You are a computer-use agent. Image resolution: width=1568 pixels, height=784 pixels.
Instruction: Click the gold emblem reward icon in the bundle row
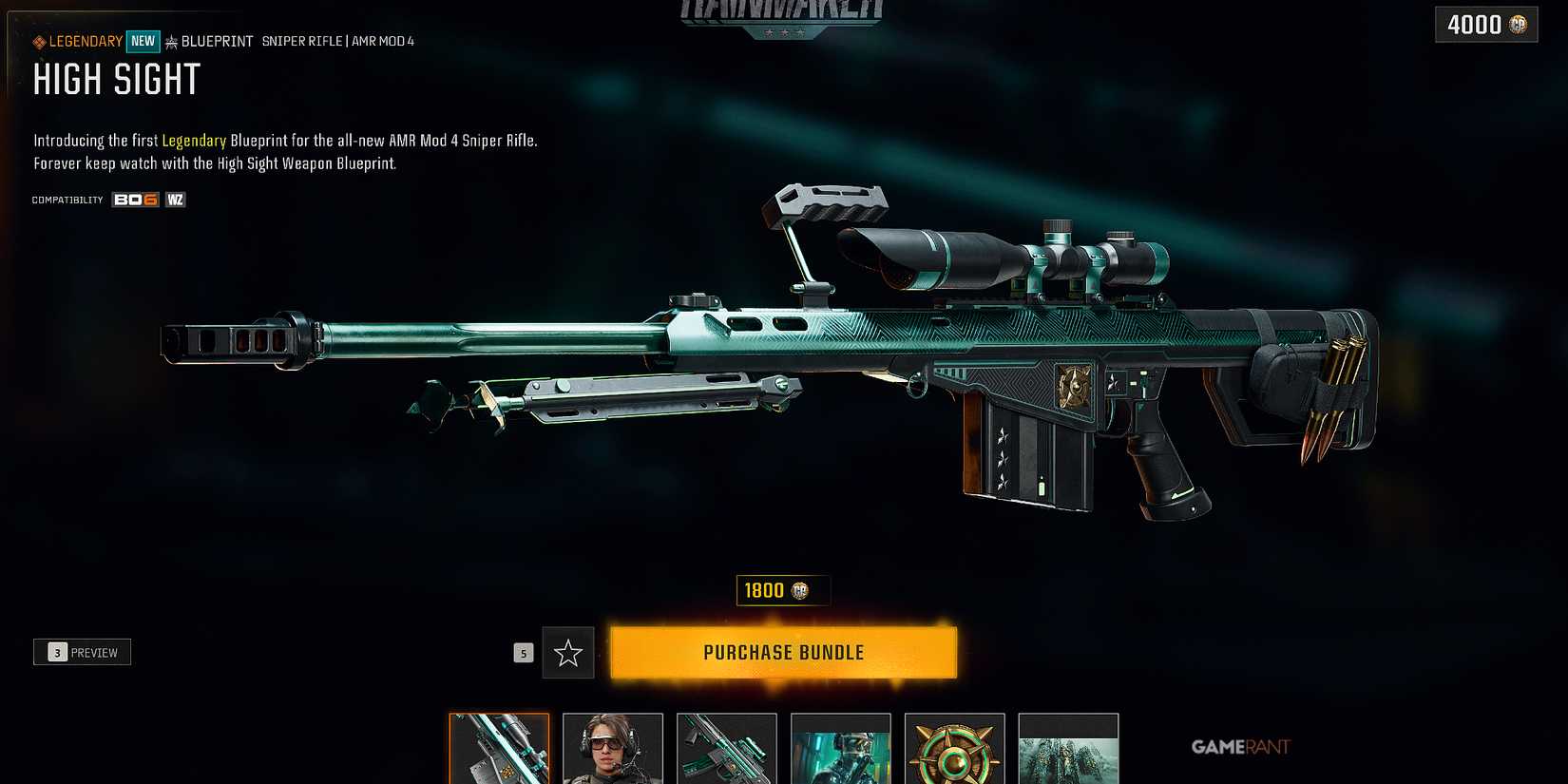click(x=954, y=751)
